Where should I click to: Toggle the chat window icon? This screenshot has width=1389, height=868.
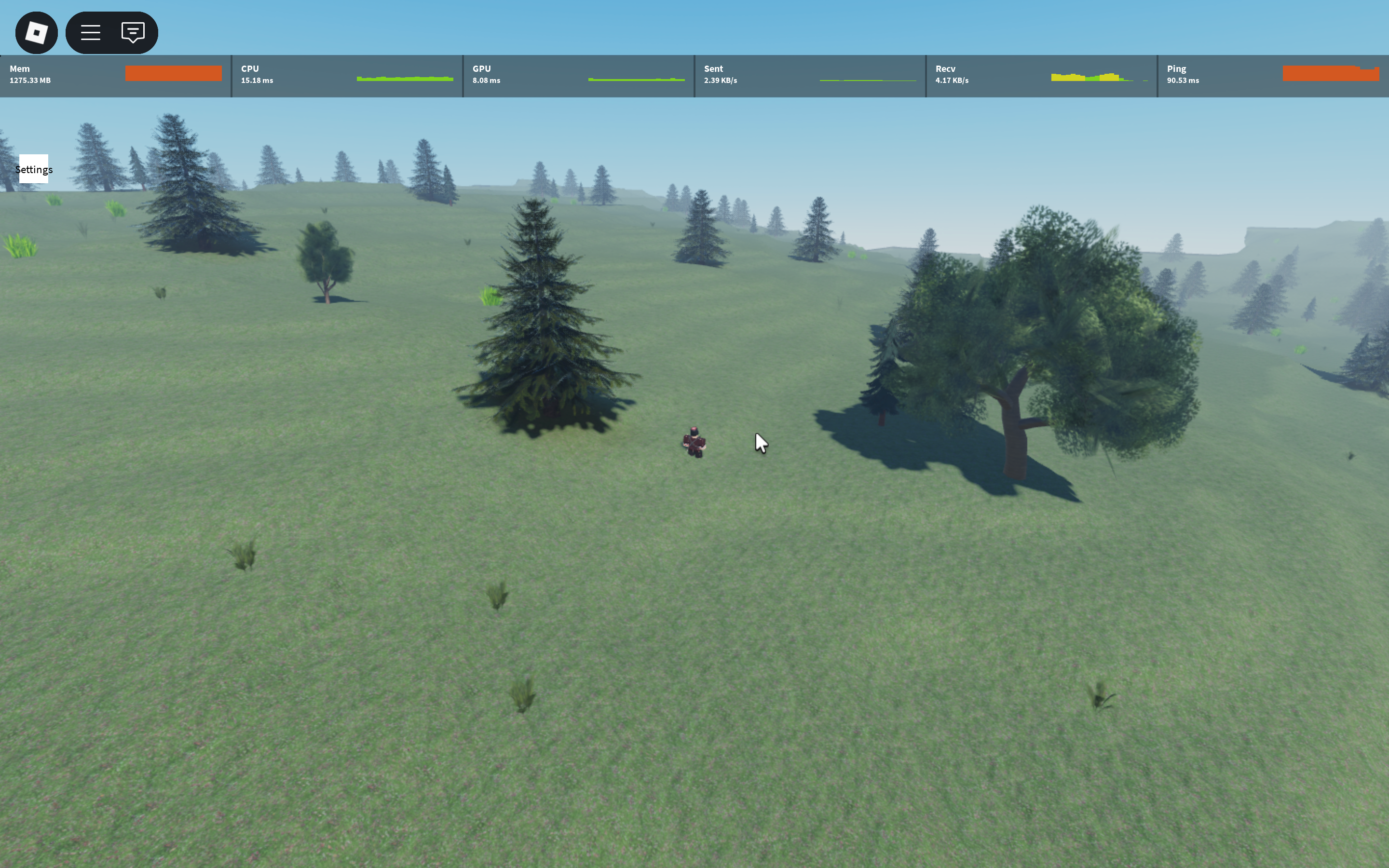click(133, 33)
